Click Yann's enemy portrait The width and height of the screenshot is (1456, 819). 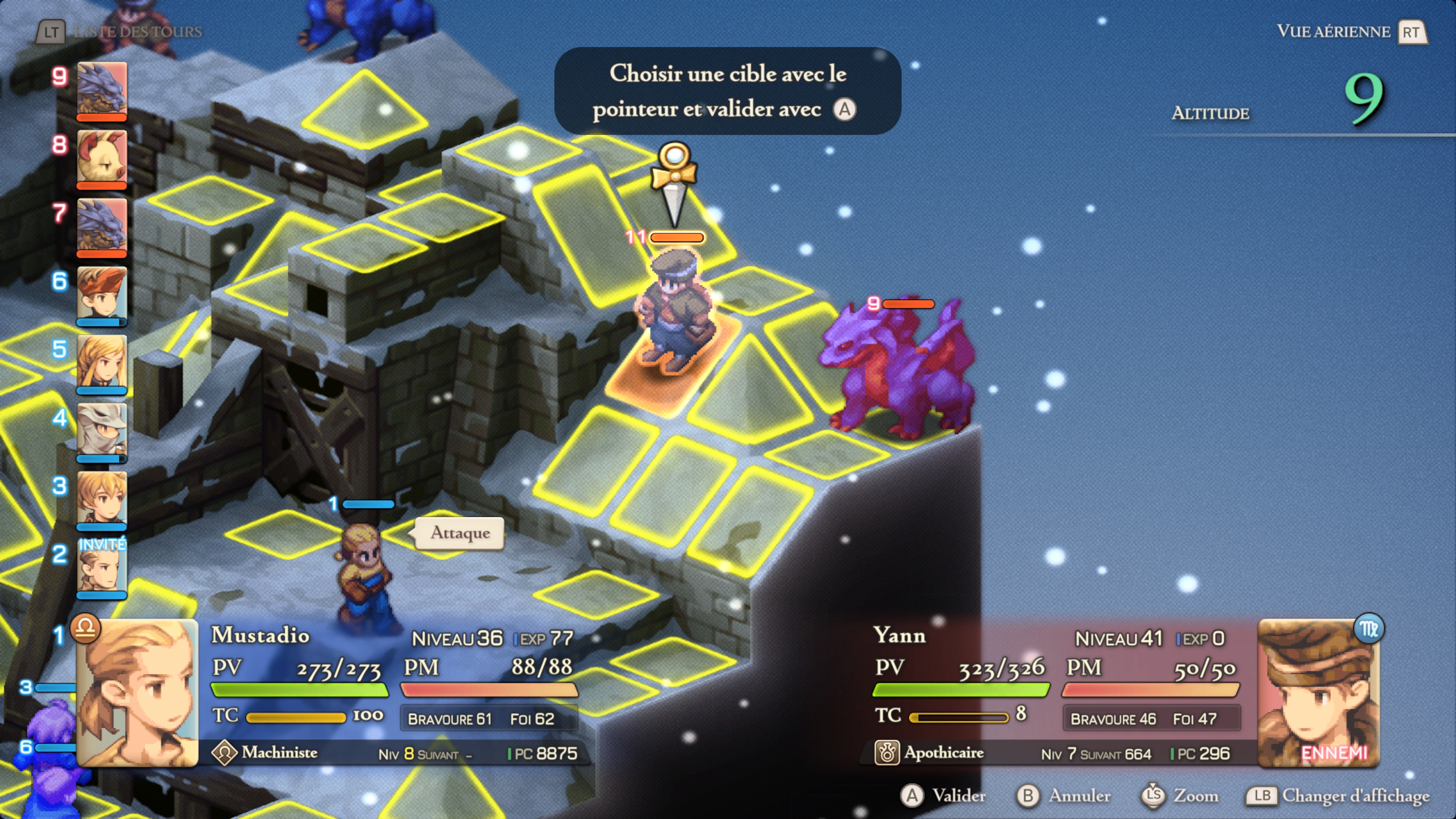(x=1319, y=692)
